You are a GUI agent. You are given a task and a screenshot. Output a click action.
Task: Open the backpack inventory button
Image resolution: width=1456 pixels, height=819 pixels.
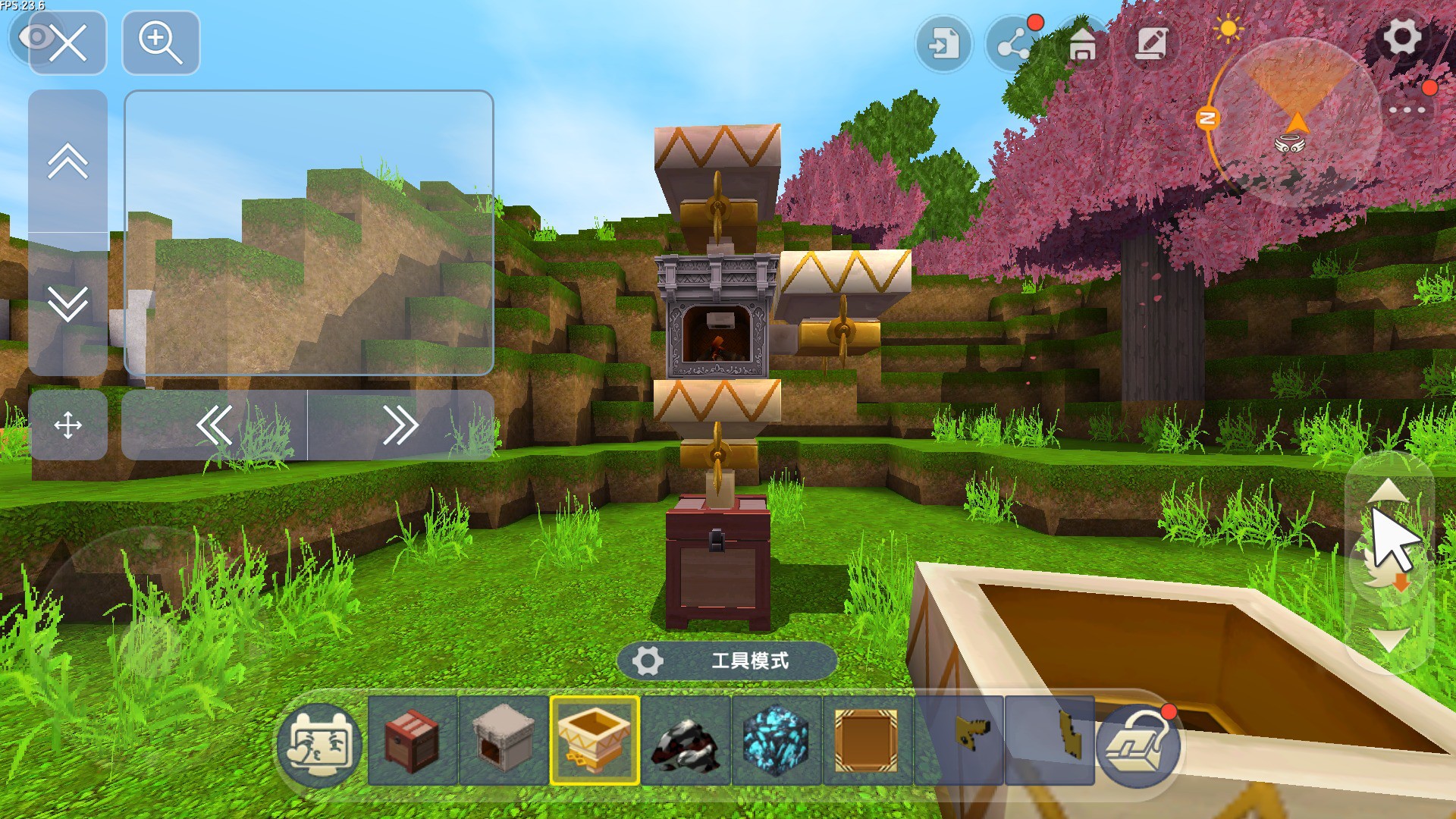(x=1138, y=745)
